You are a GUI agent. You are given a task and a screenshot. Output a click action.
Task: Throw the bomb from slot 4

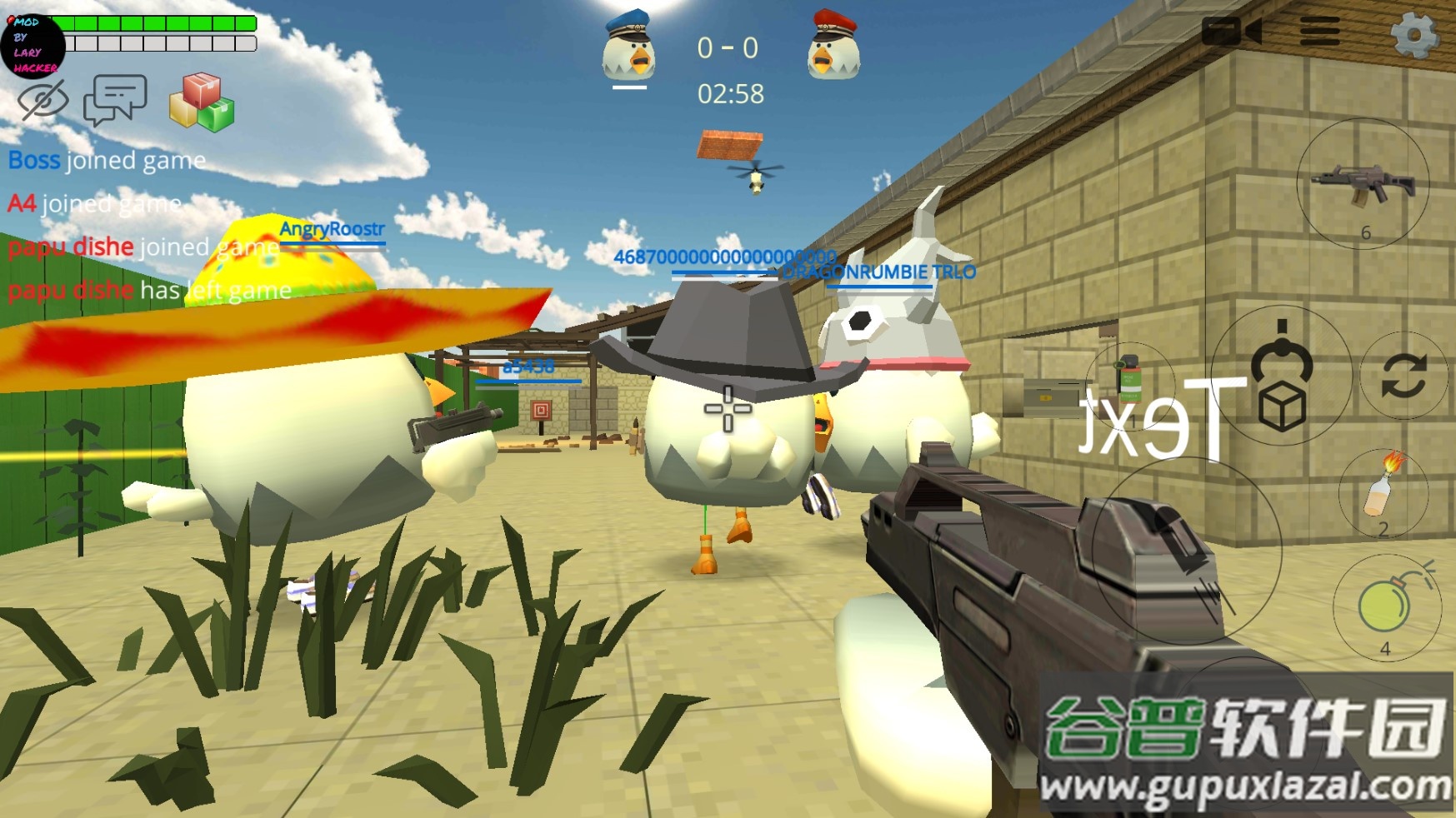[1386, 603]
